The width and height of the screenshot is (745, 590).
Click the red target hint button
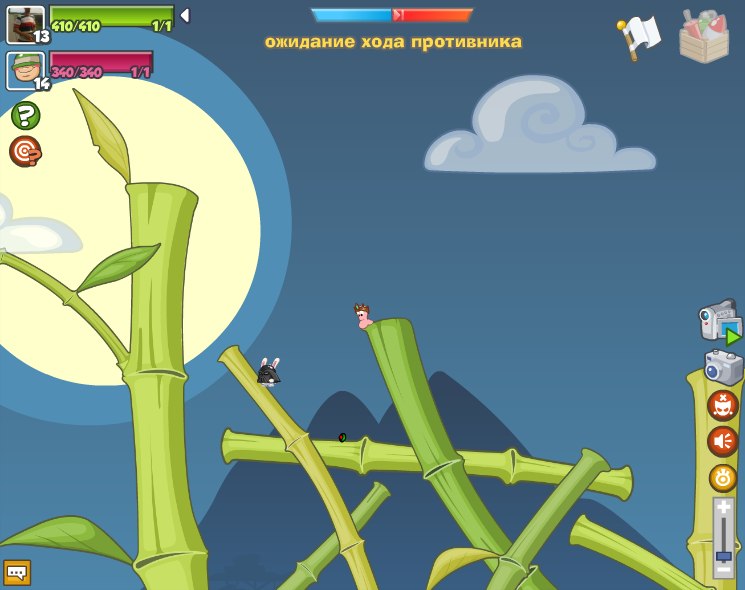click(x=25, y=151)
